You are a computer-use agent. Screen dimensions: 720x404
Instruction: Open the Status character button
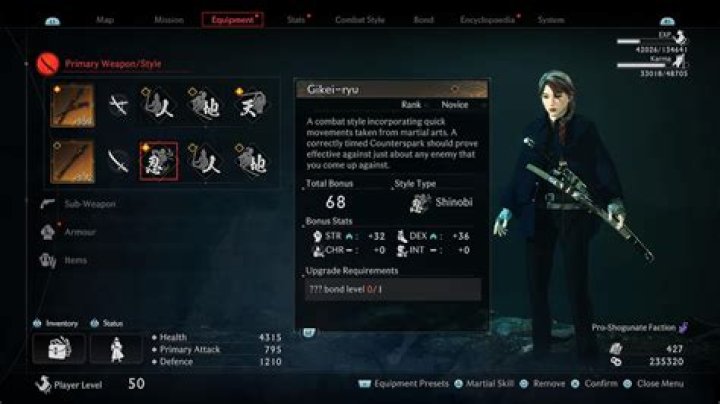tap(116, 348)
